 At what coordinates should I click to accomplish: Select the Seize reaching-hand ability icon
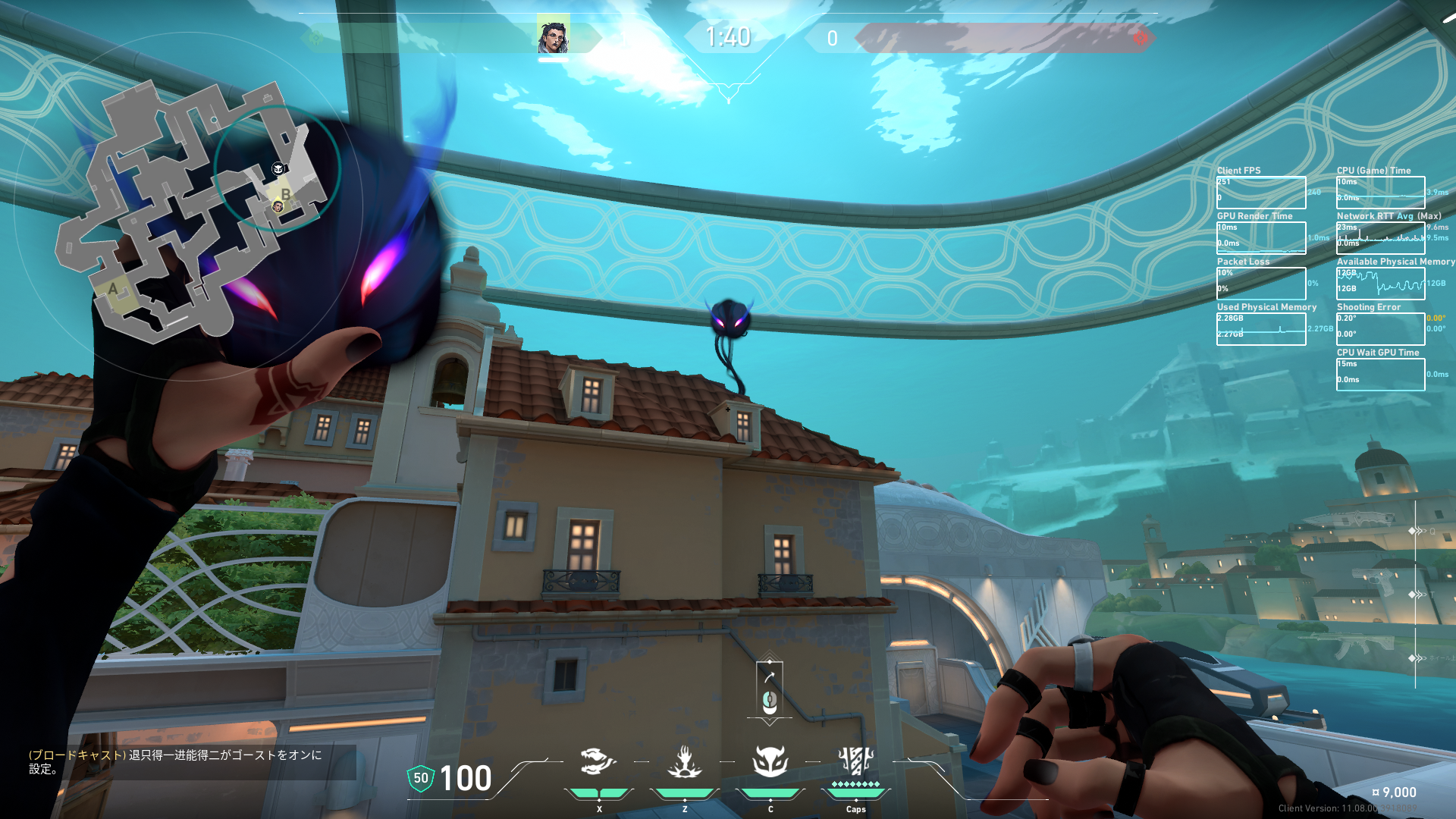[x=684, y=761]
